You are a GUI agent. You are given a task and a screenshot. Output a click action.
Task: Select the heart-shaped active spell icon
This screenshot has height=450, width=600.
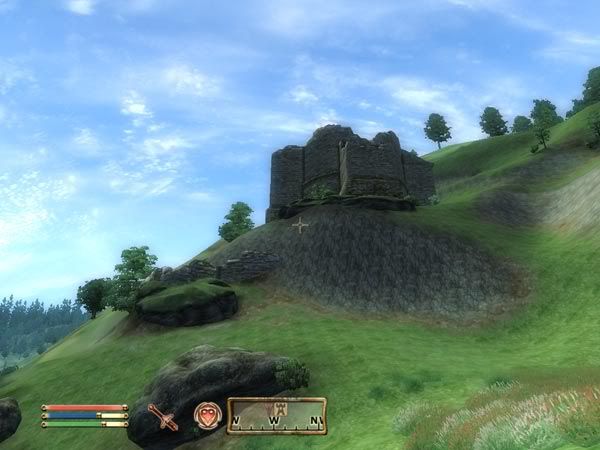pyautogui.click(x=207, y=415)
